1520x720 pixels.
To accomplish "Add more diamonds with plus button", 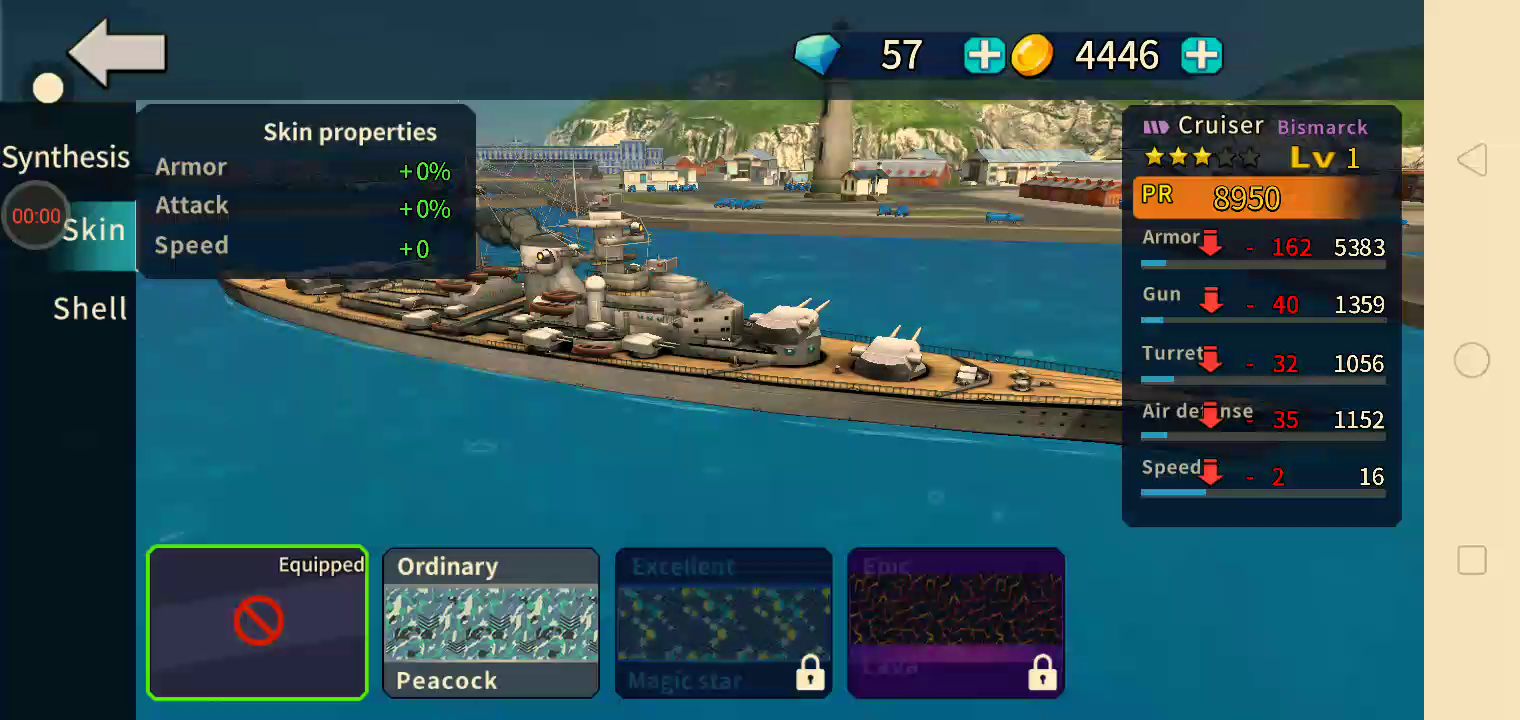I will (983, 56).
